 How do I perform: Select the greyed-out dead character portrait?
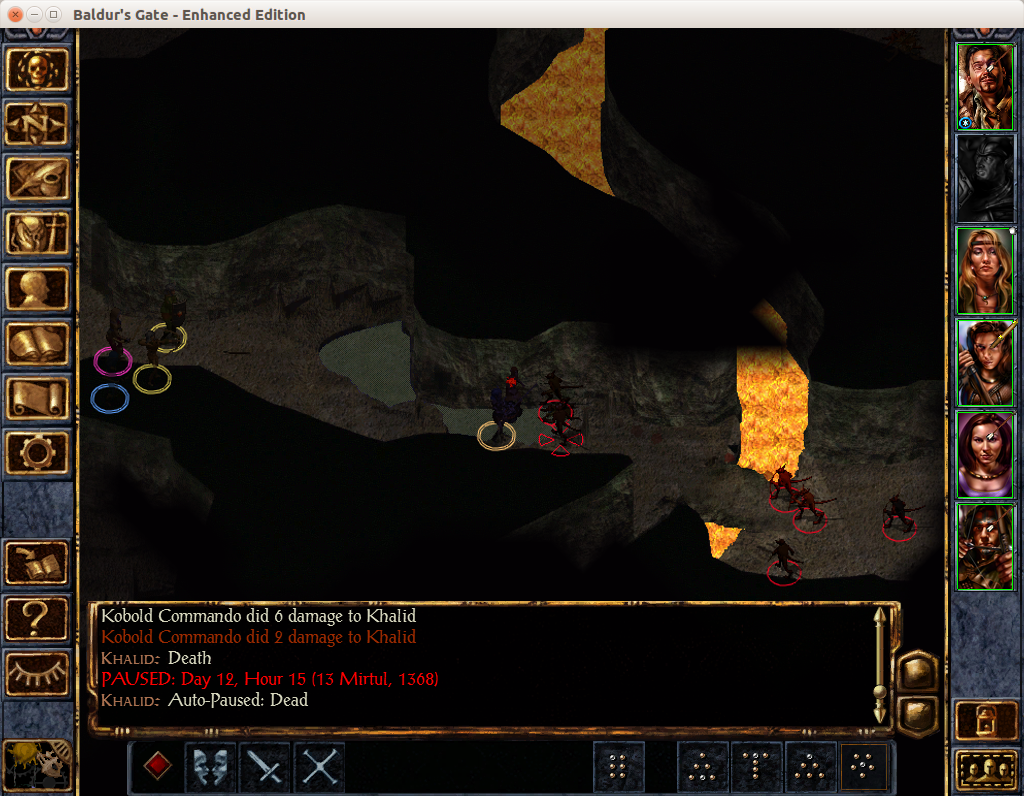click(985, 179)
